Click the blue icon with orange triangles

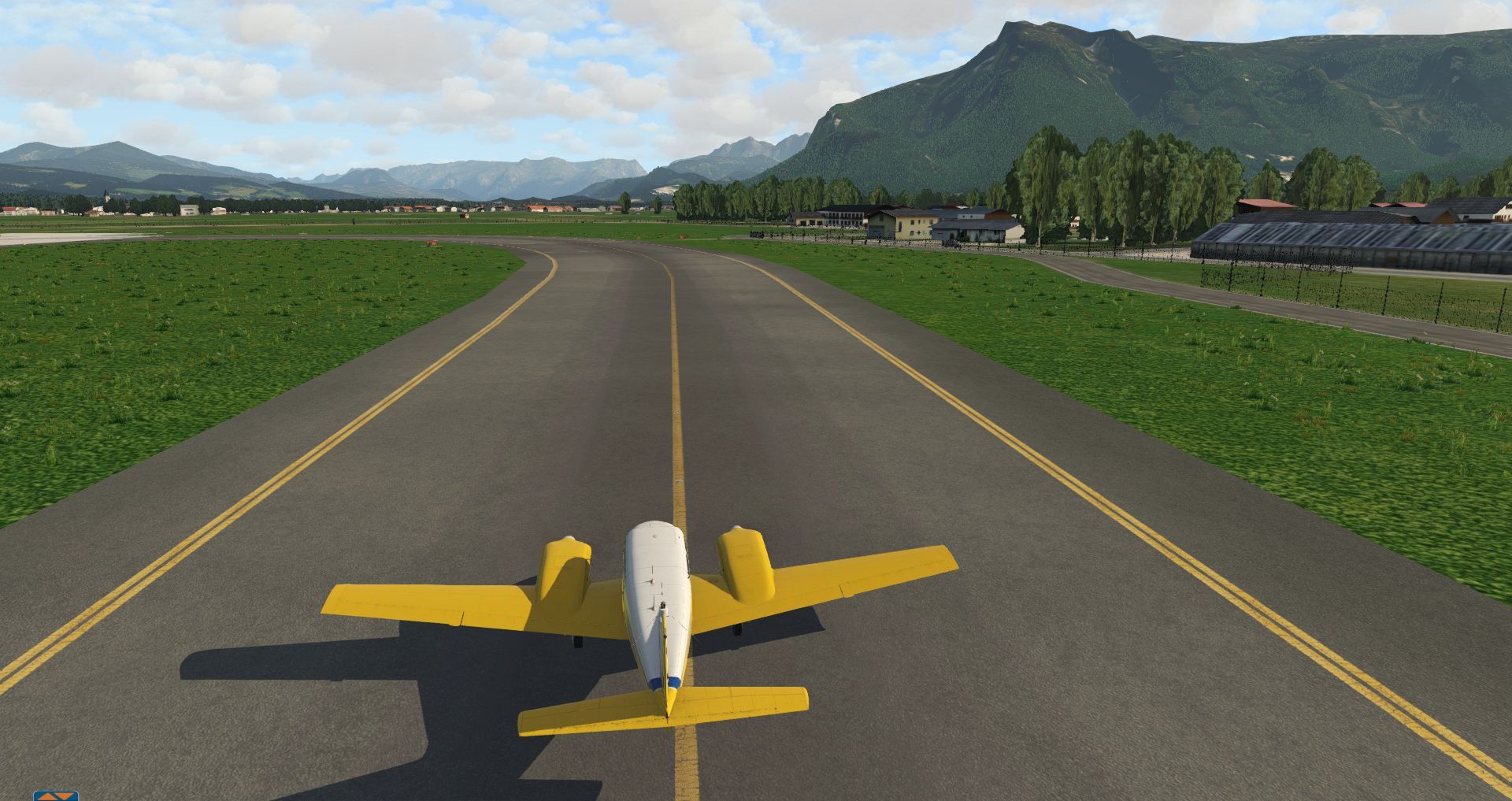click(55, 795)
